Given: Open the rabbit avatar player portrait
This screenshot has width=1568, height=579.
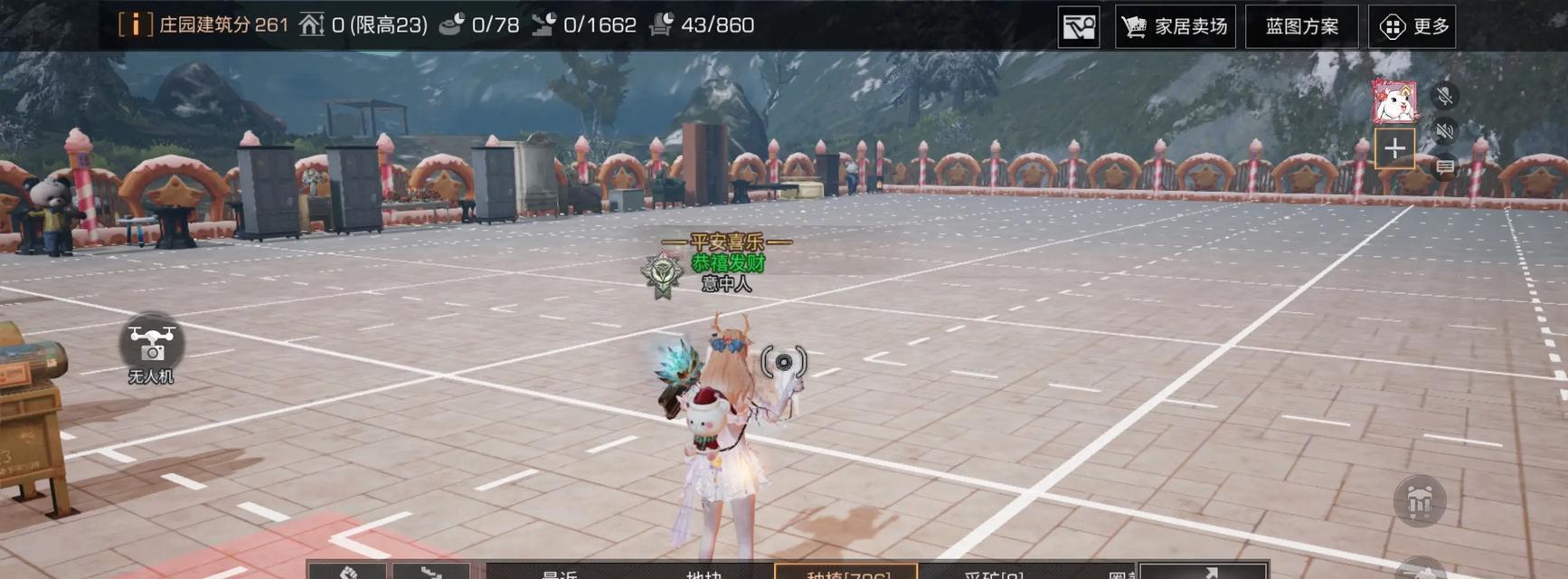Looking at the screenshot, I should point(1393,101).
